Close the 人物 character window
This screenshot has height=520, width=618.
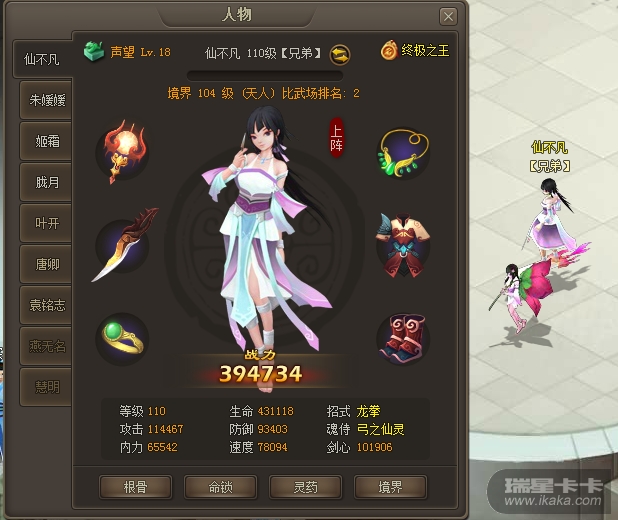[449, 16]
